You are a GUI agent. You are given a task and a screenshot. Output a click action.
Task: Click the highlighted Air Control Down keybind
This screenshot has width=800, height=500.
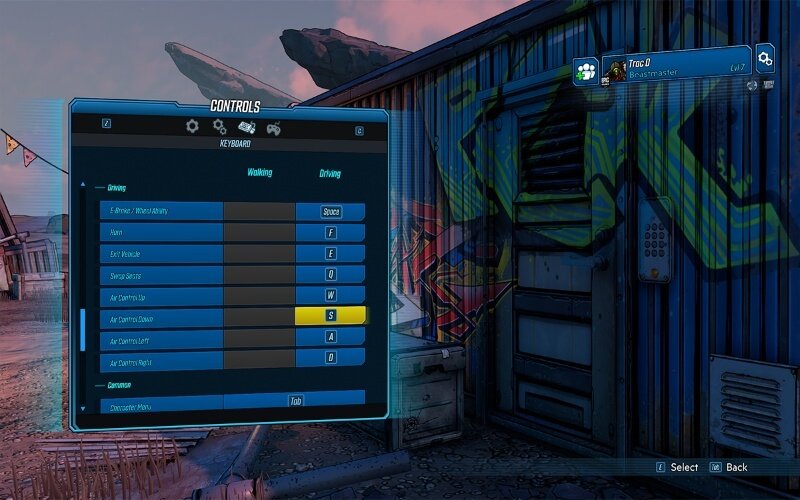[330, 317]
